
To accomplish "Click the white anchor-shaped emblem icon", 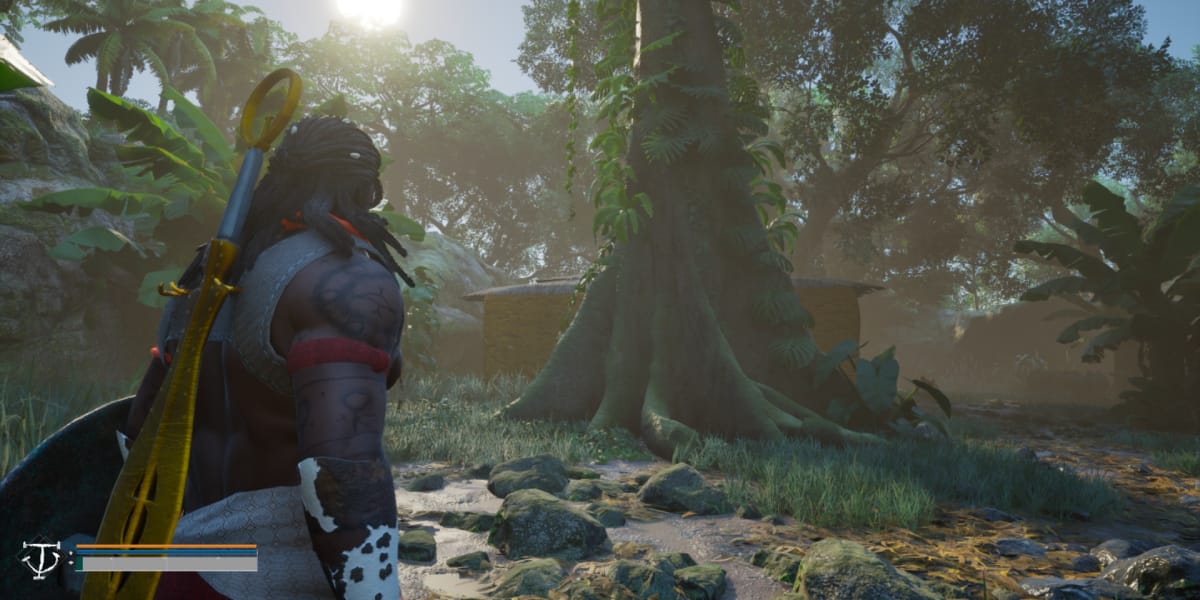I will pos(41,558).
